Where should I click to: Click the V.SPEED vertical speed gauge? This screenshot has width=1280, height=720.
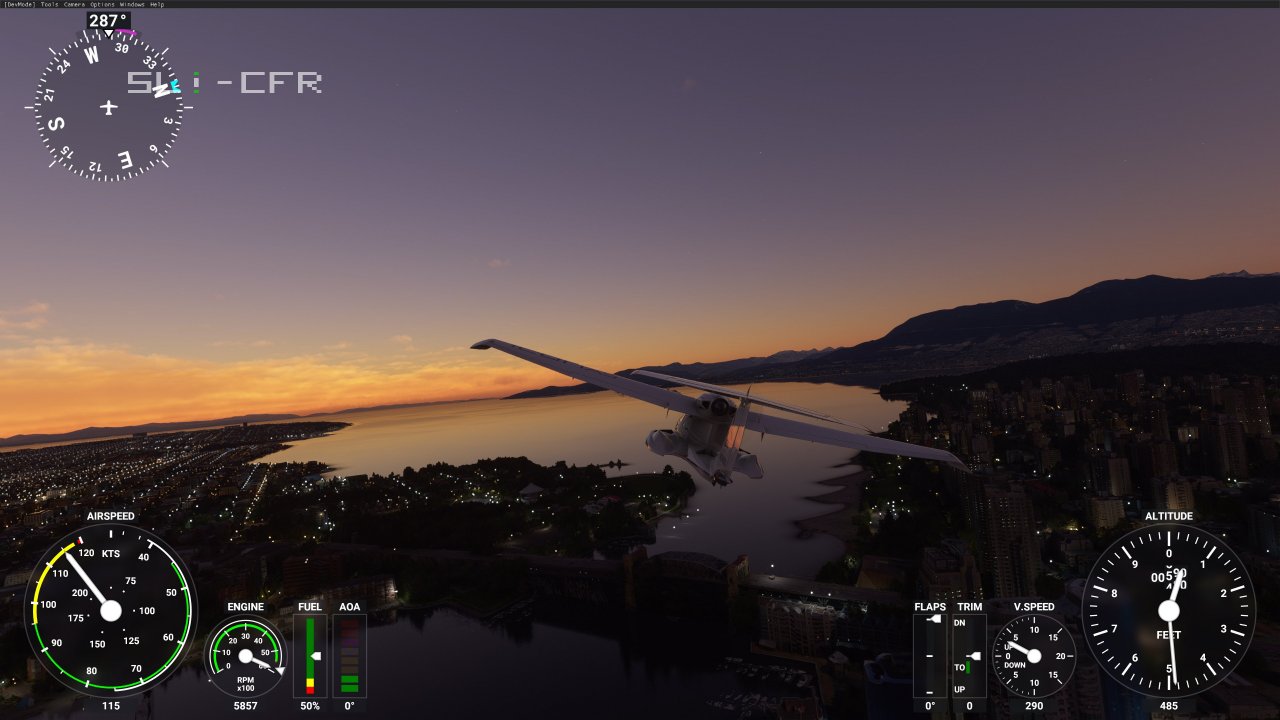(1034, 657)
